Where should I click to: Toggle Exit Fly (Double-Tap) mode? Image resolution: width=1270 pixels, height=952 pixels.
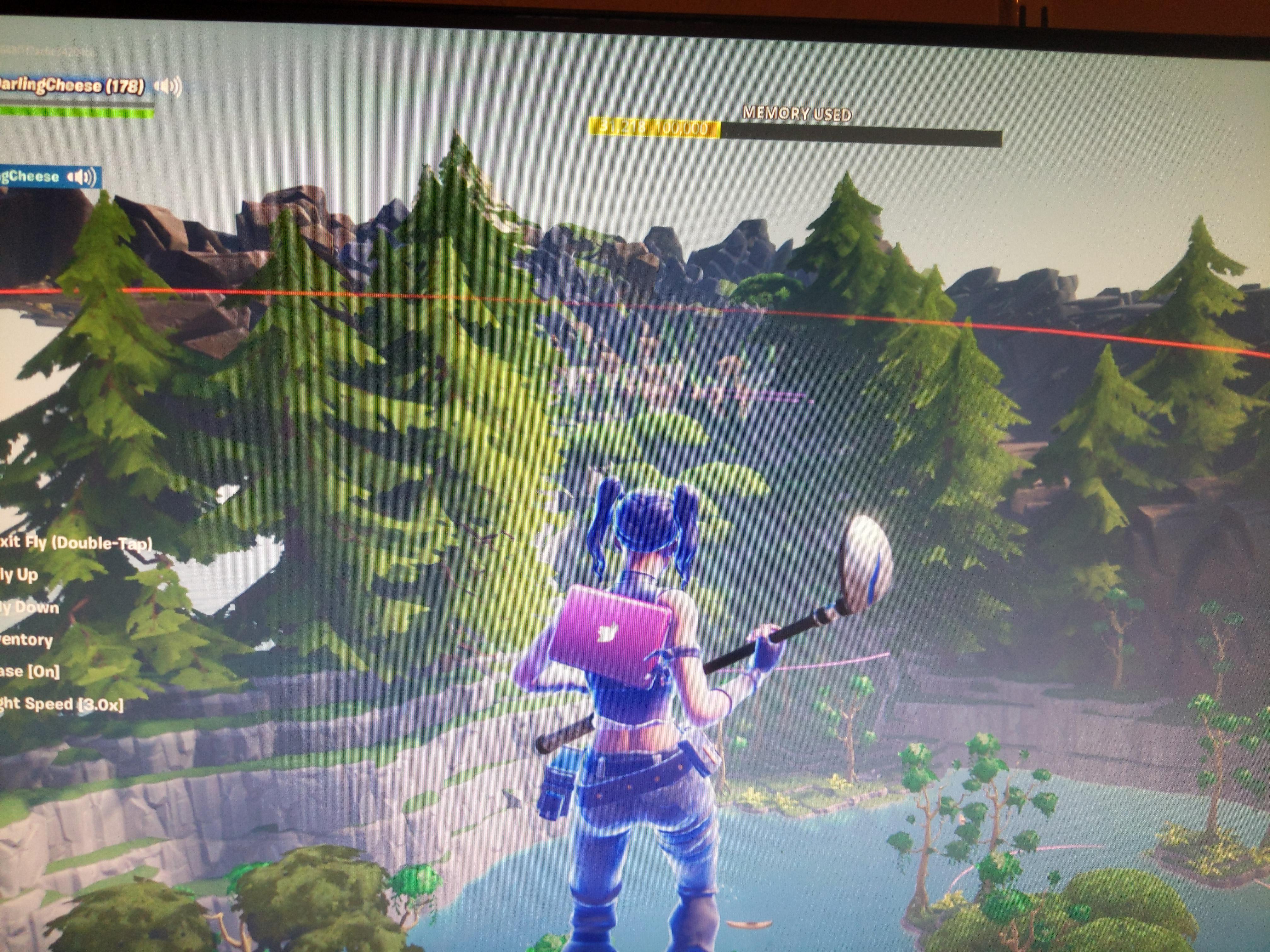click(75, 542)
